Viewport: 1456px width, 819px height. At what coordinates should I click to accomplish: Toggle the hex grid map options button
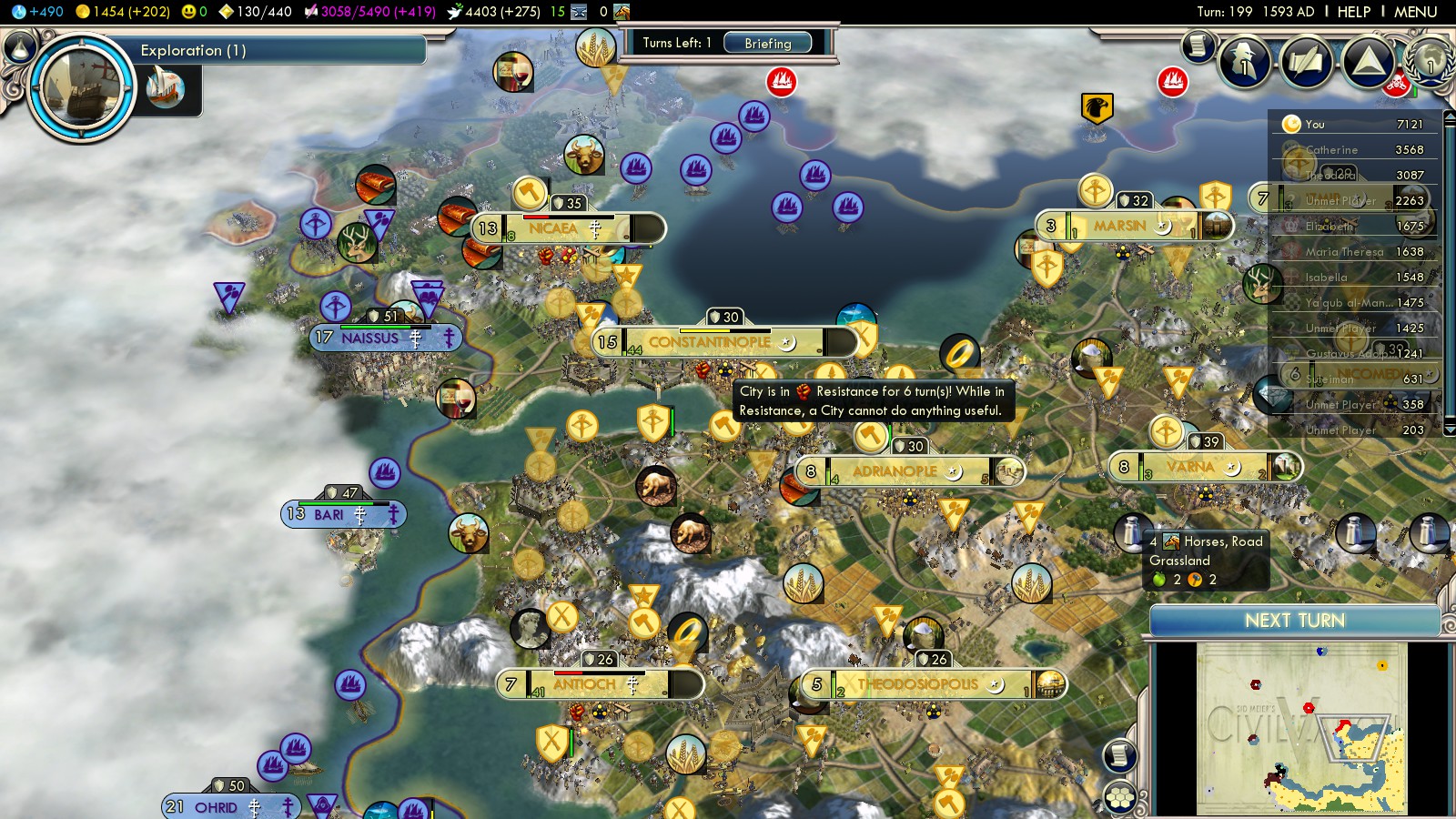[x=1119, y=798]
